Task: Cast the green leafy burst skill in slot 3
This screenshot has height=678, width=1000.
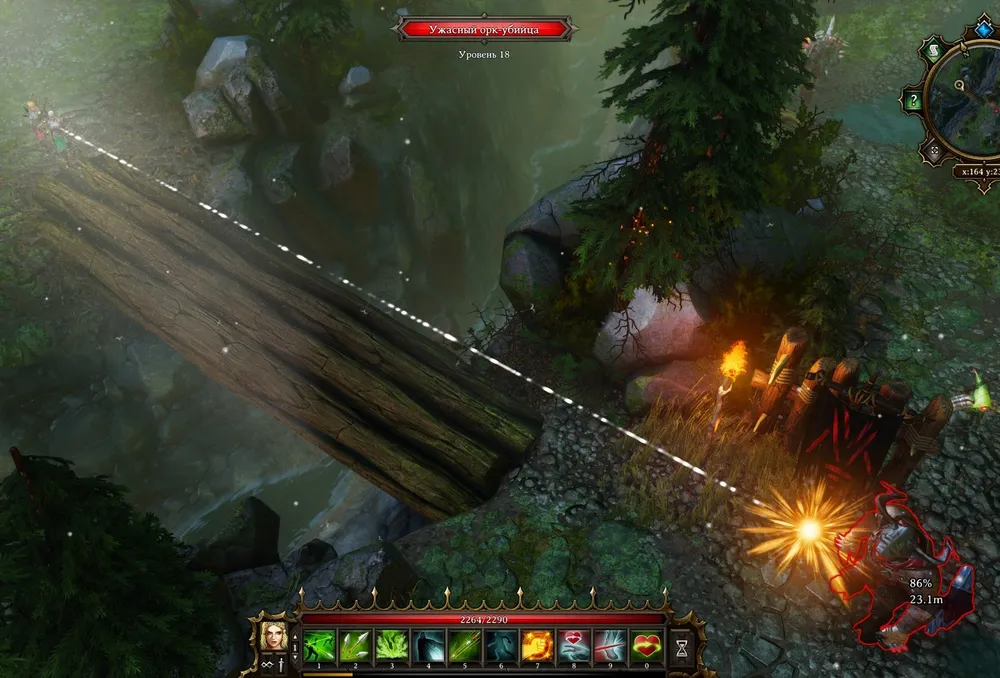Action: coord(391,645)
